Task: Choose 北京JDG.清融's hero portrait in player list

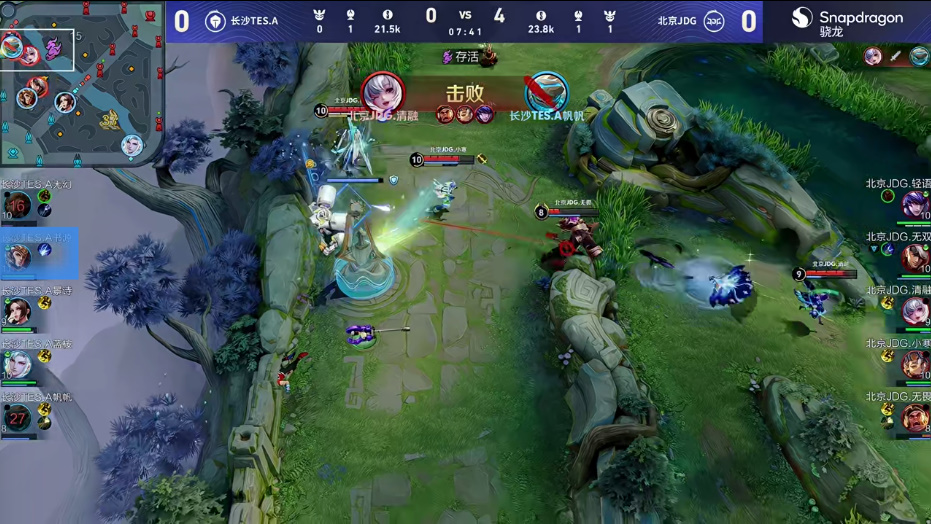Action: pyautogui.click(x=914, y=311)
